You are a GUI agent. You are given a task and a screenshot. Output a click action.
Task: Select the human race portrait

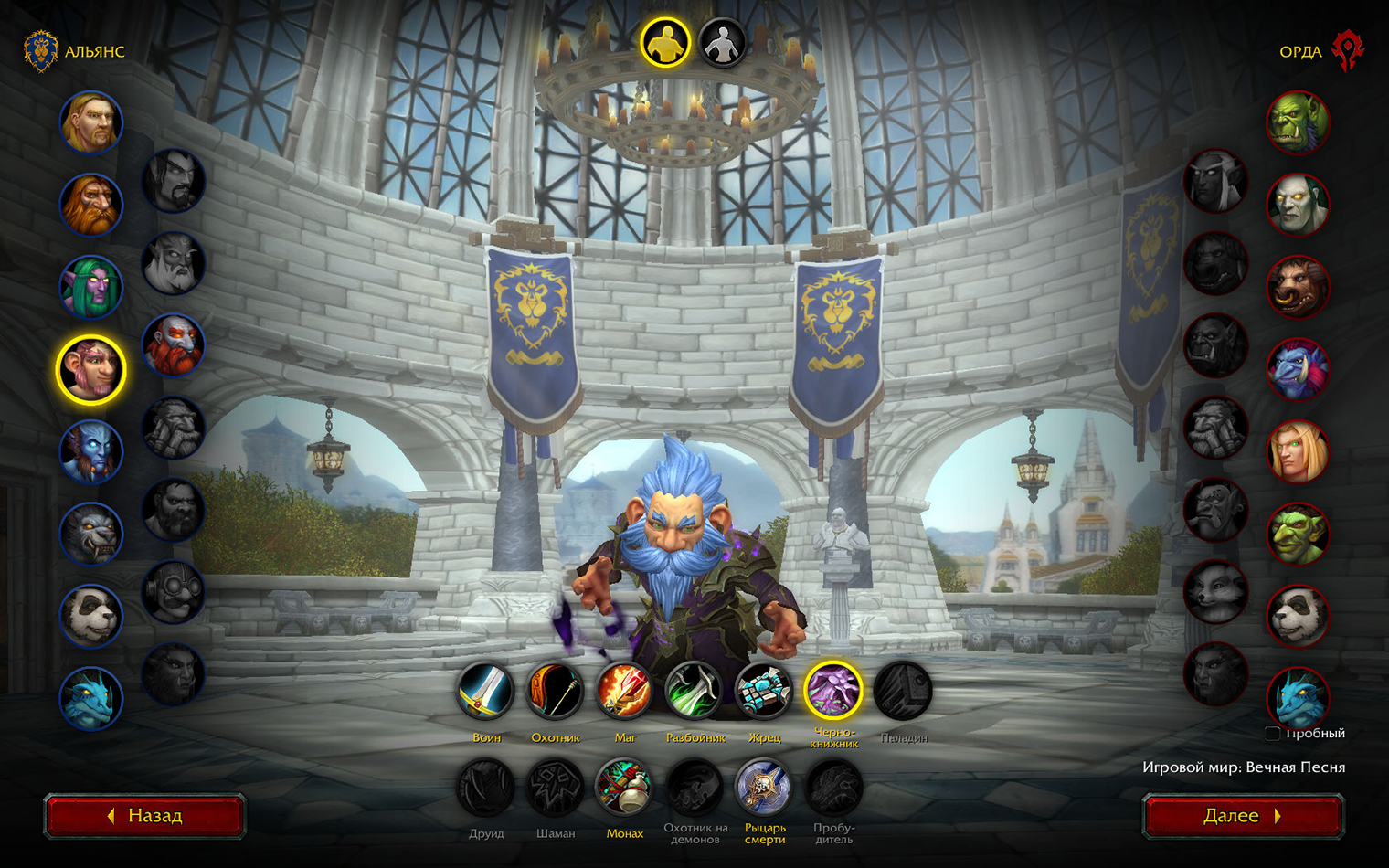click(90, 122)
